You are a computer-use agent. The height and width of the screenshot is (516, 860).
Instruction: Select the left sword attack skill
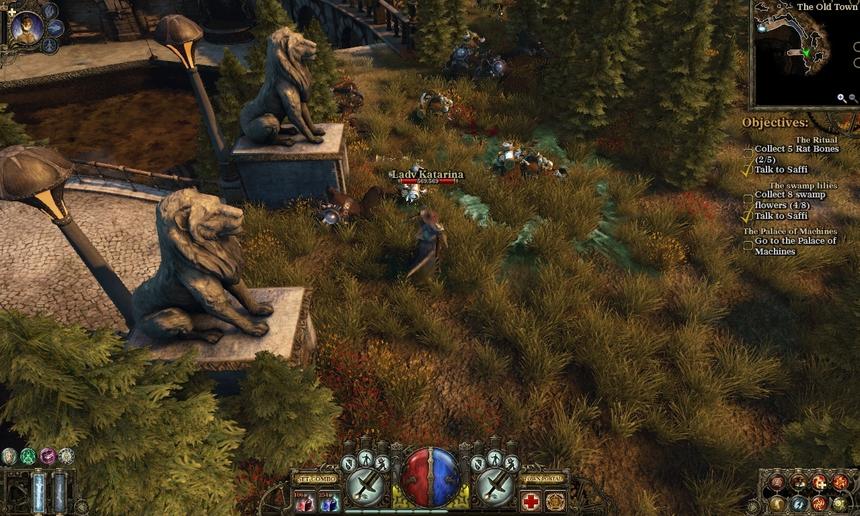(366, 486)
